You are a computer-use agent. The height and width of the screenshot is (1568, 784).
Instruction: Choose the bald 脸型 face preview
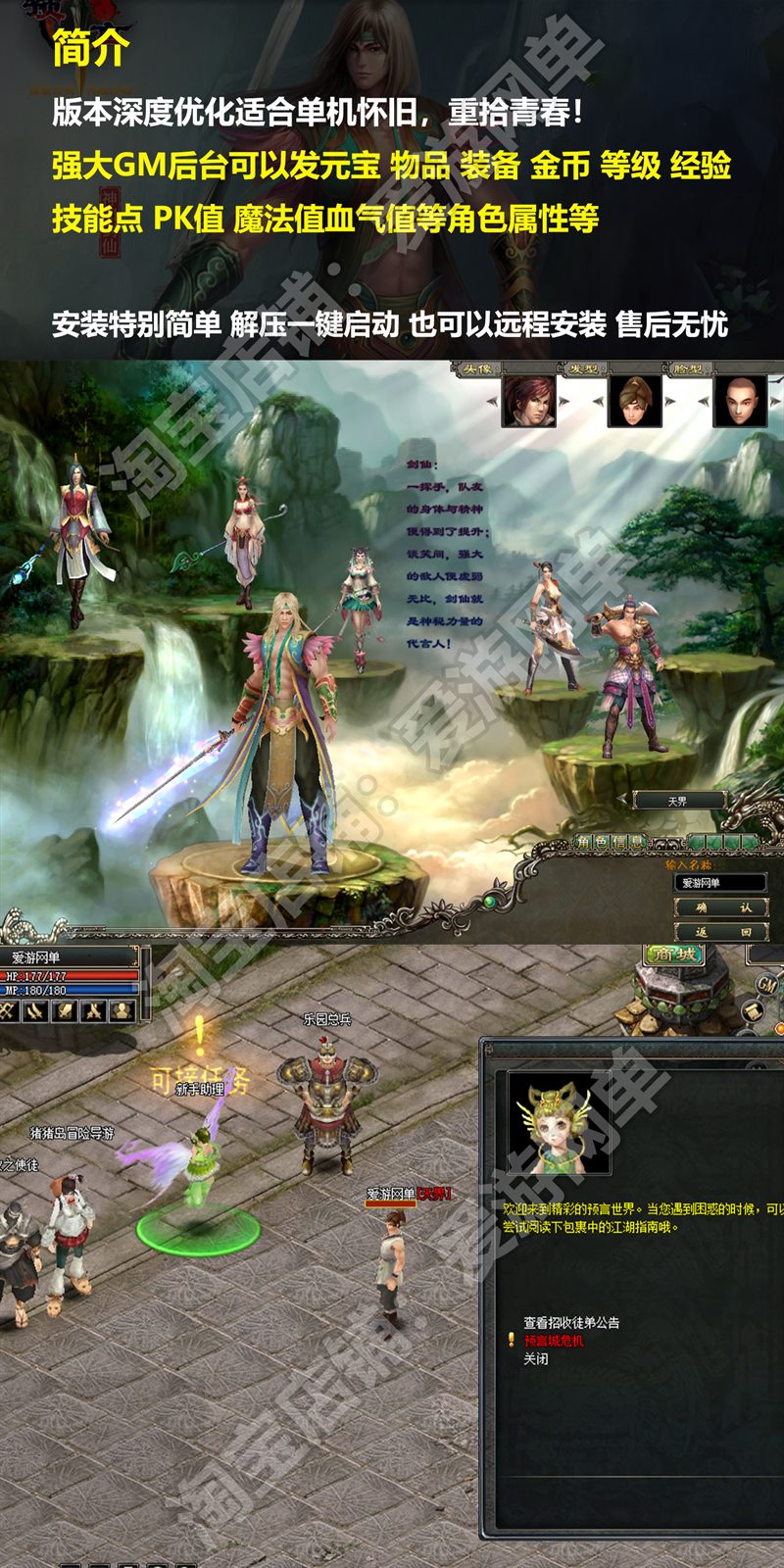tap(739, 400)
